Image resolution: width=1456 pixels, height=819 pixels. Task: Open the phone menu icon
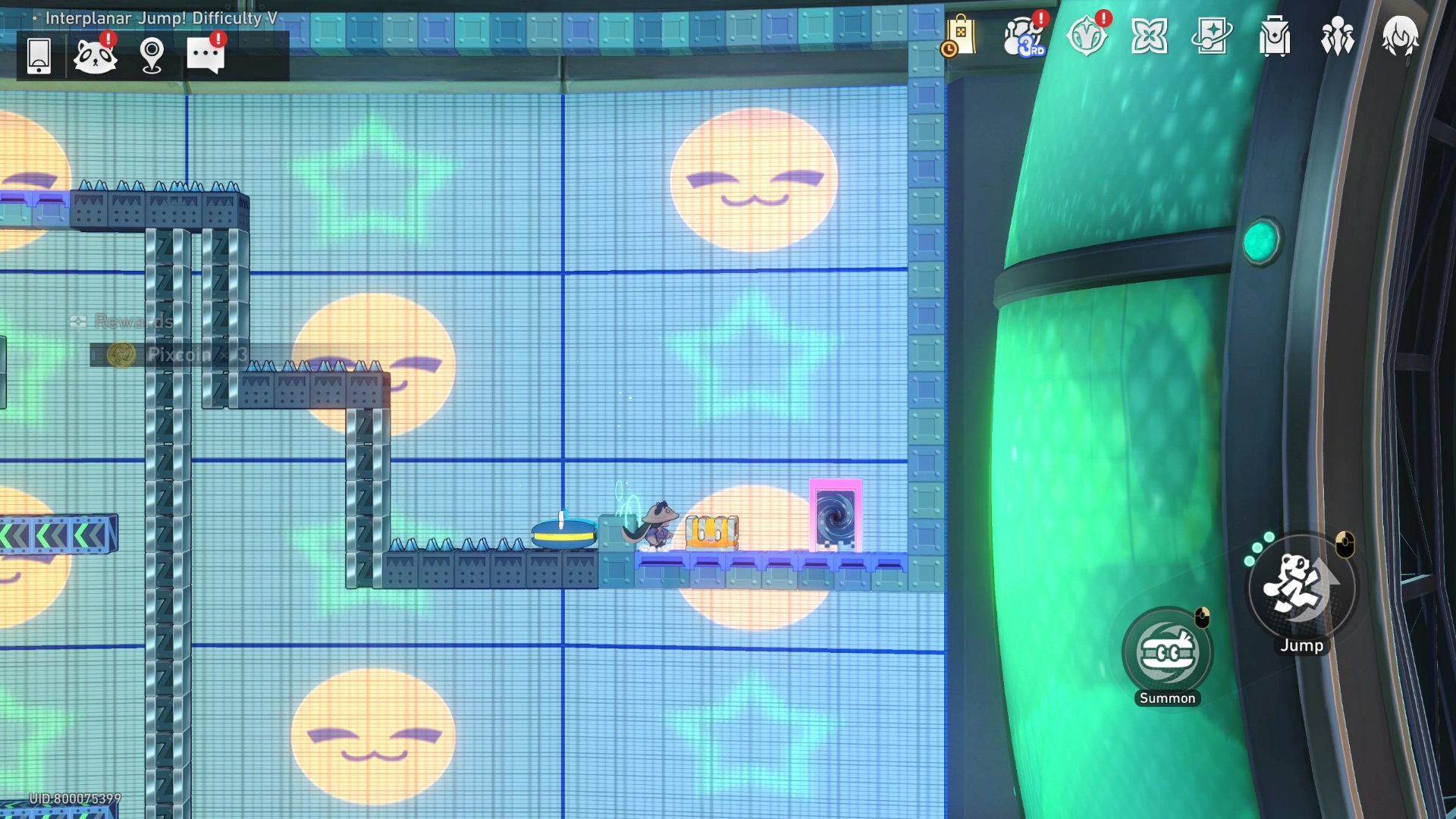pos(39,56)
